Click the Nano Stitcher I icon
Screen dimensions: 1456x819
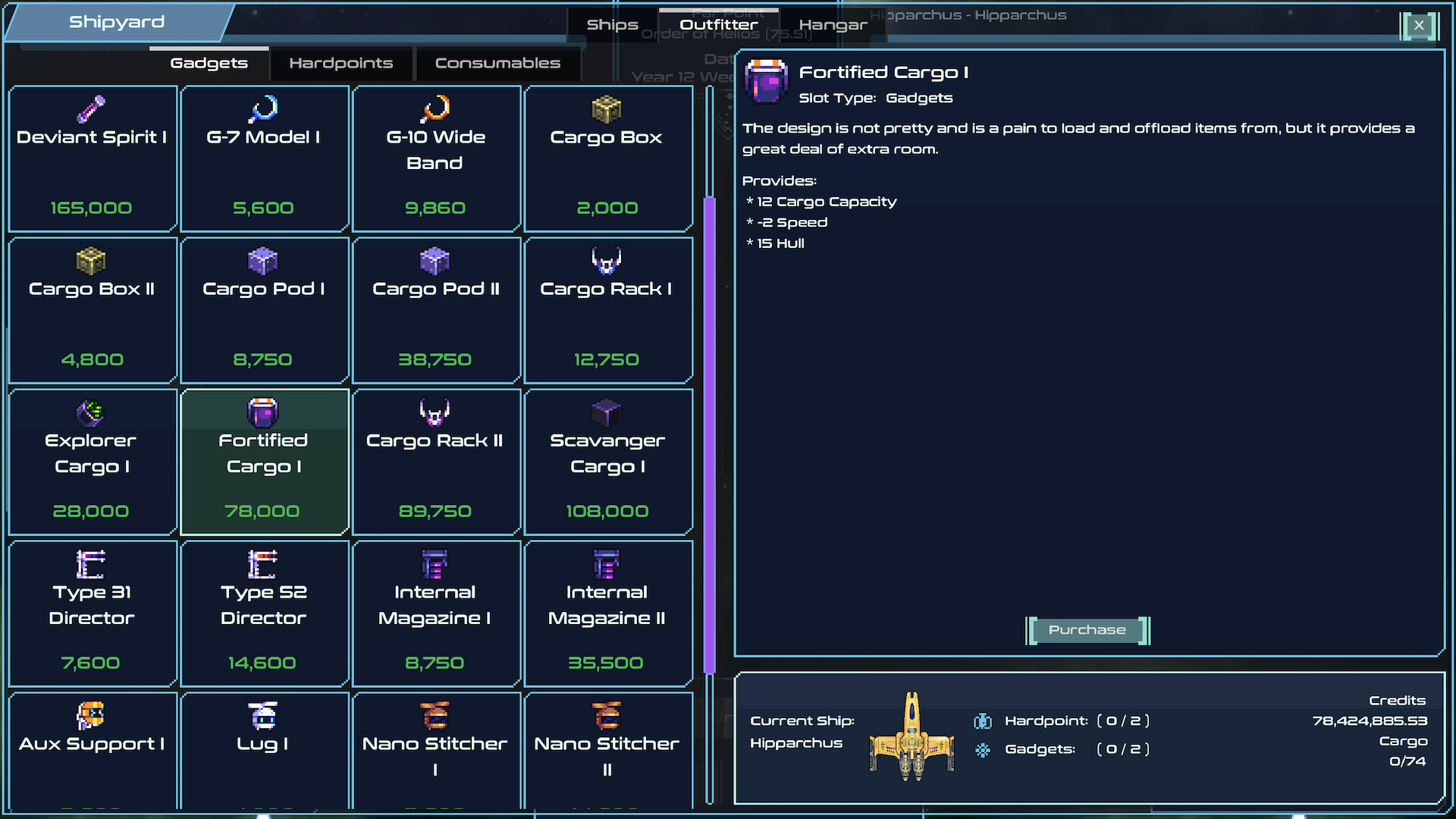(x=436, y=716)
